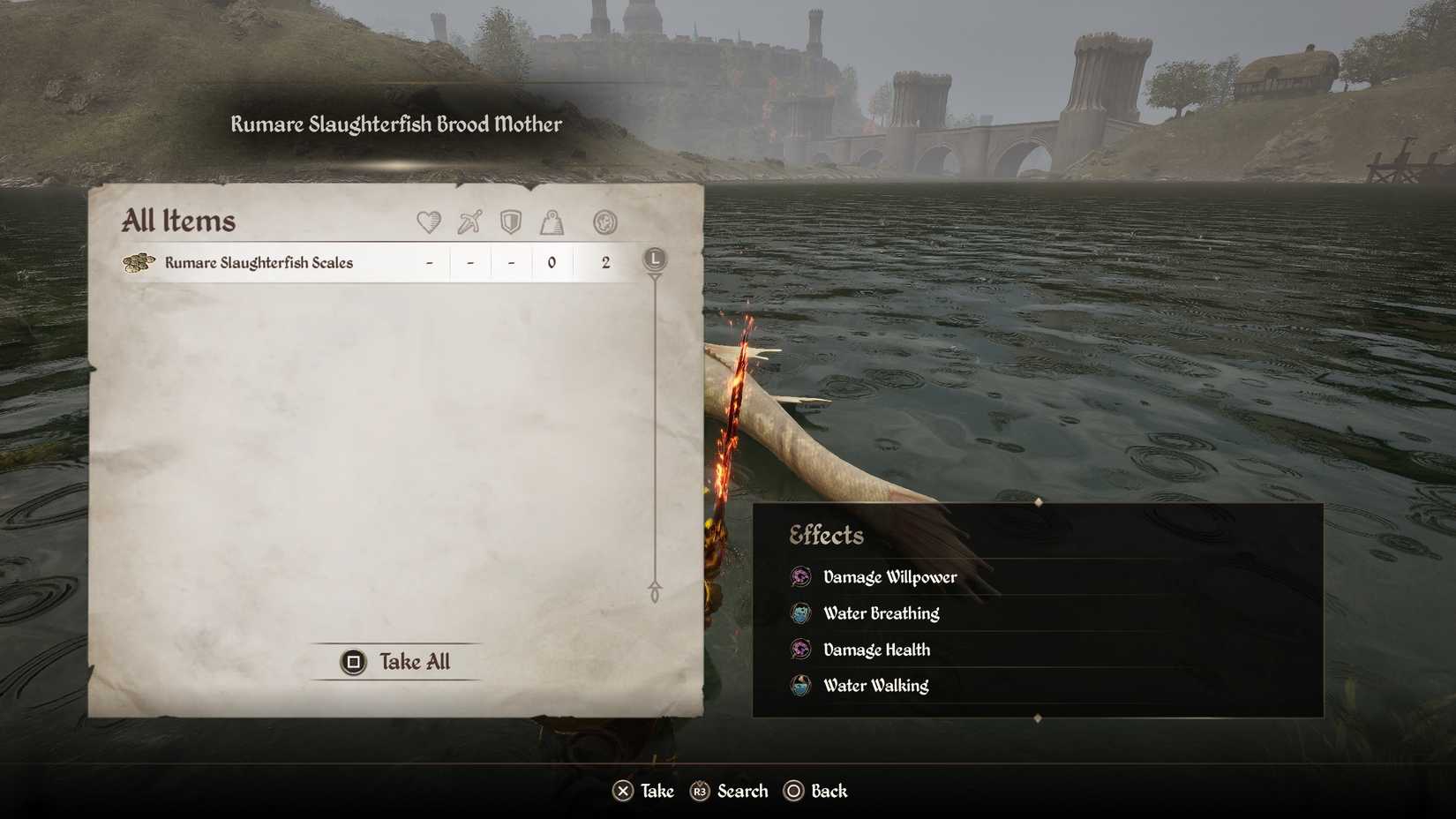Select the crossed swords damage column icon

(x=469, y=222)
